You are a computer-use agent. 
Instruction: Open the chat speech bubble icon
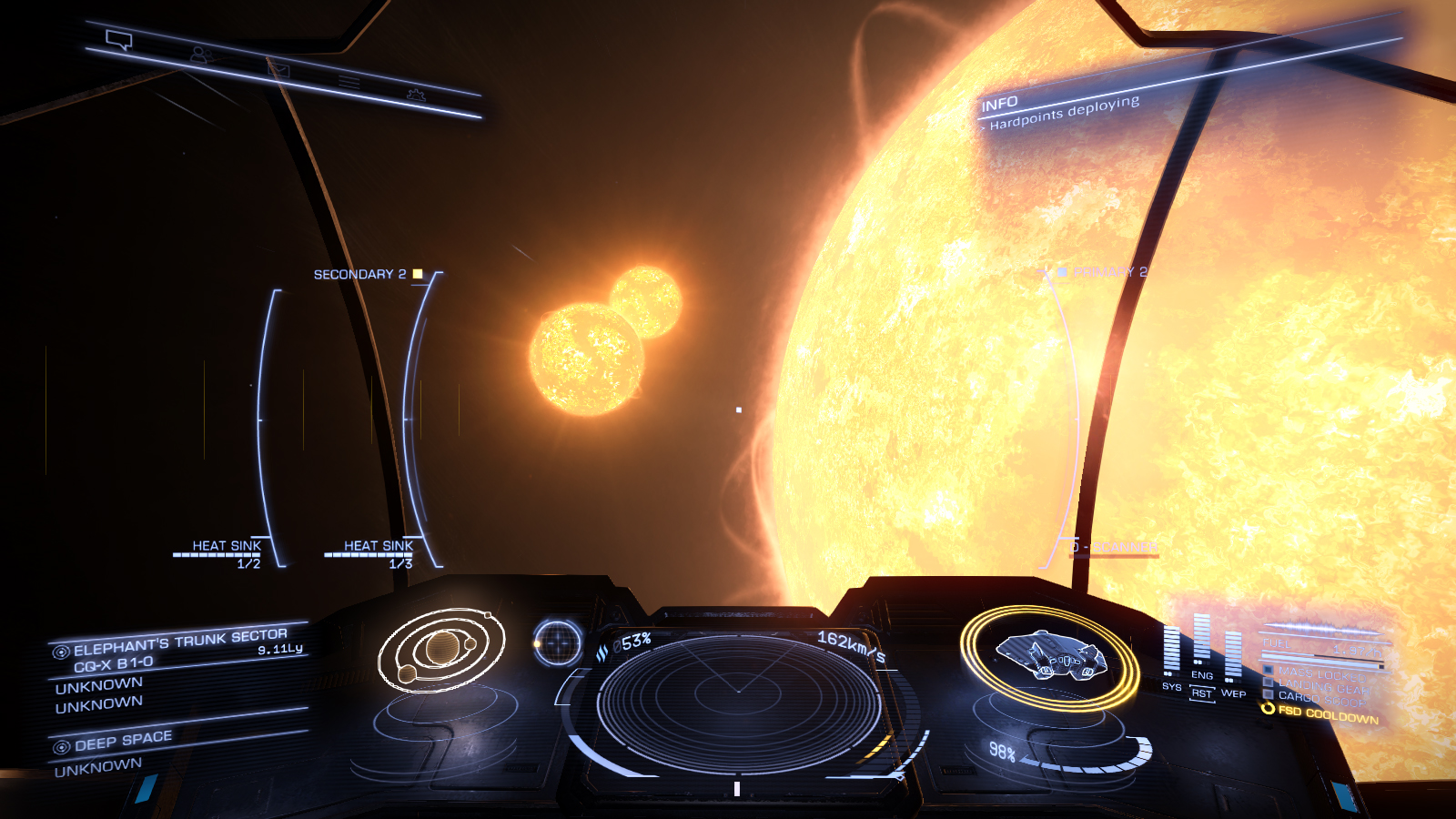(x=119, y=40)
